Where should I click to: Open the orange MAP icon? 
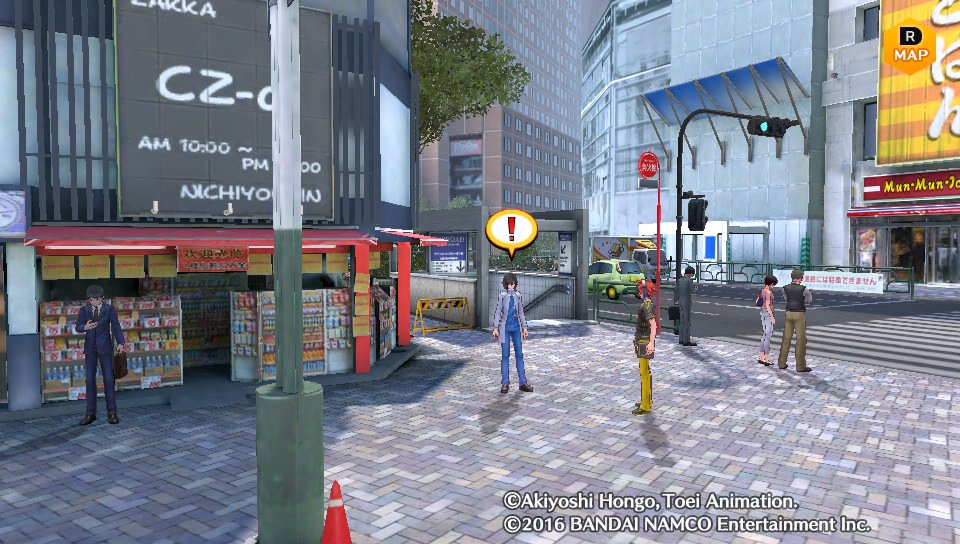908,45
